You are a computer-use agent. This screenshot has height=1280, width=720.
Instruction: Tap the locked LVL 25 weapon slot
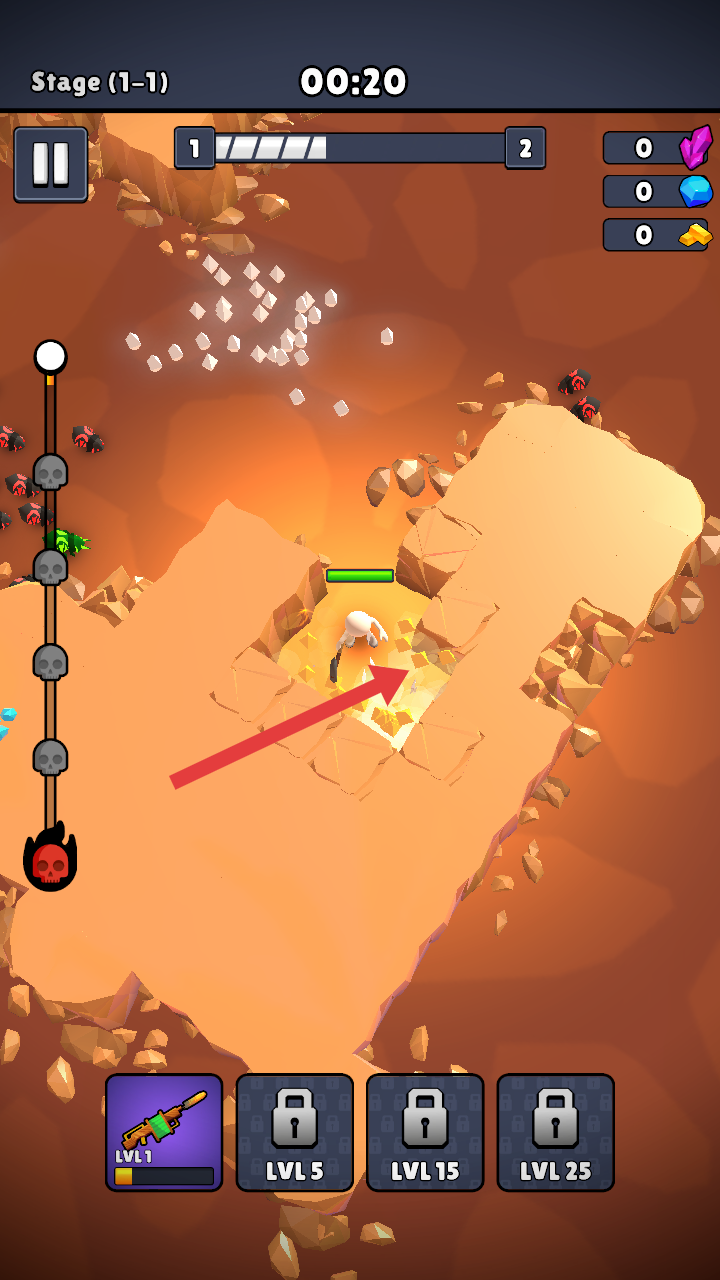click(x=556, y=1132)
